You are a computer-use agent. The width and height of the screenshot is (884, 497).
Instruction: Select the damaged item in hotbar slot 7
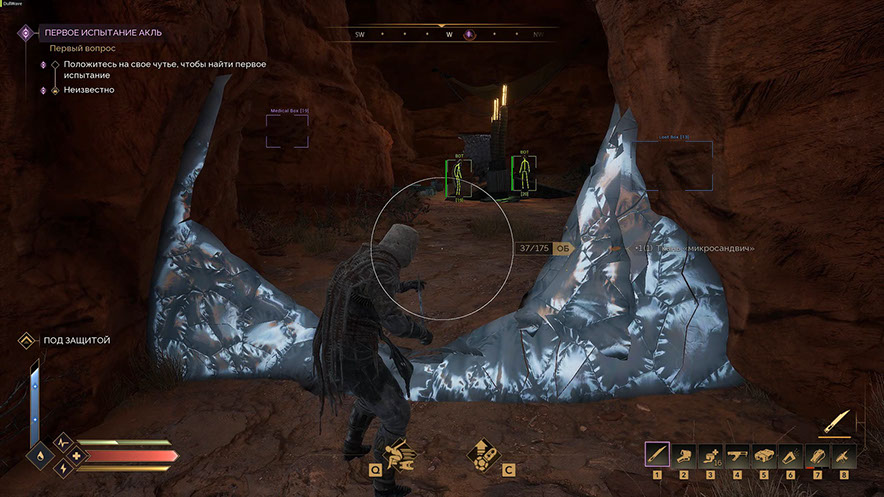(817, 455)
